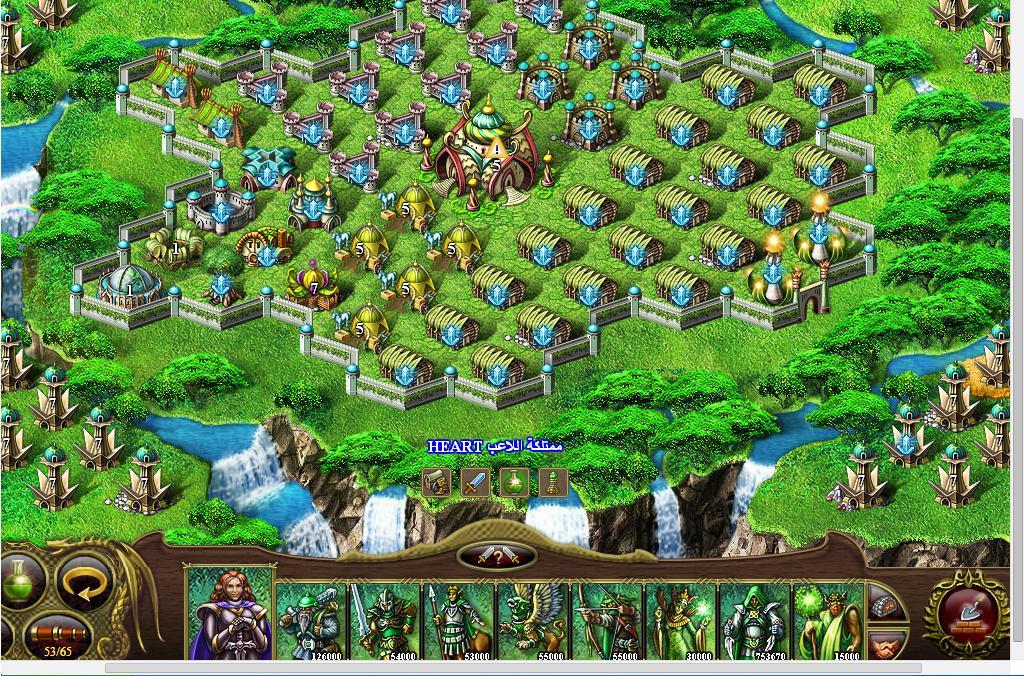Open the crossed swords question mark button
Image resolution: width=1024 pixels, height=676 pixels.
(x=497, y=557)
